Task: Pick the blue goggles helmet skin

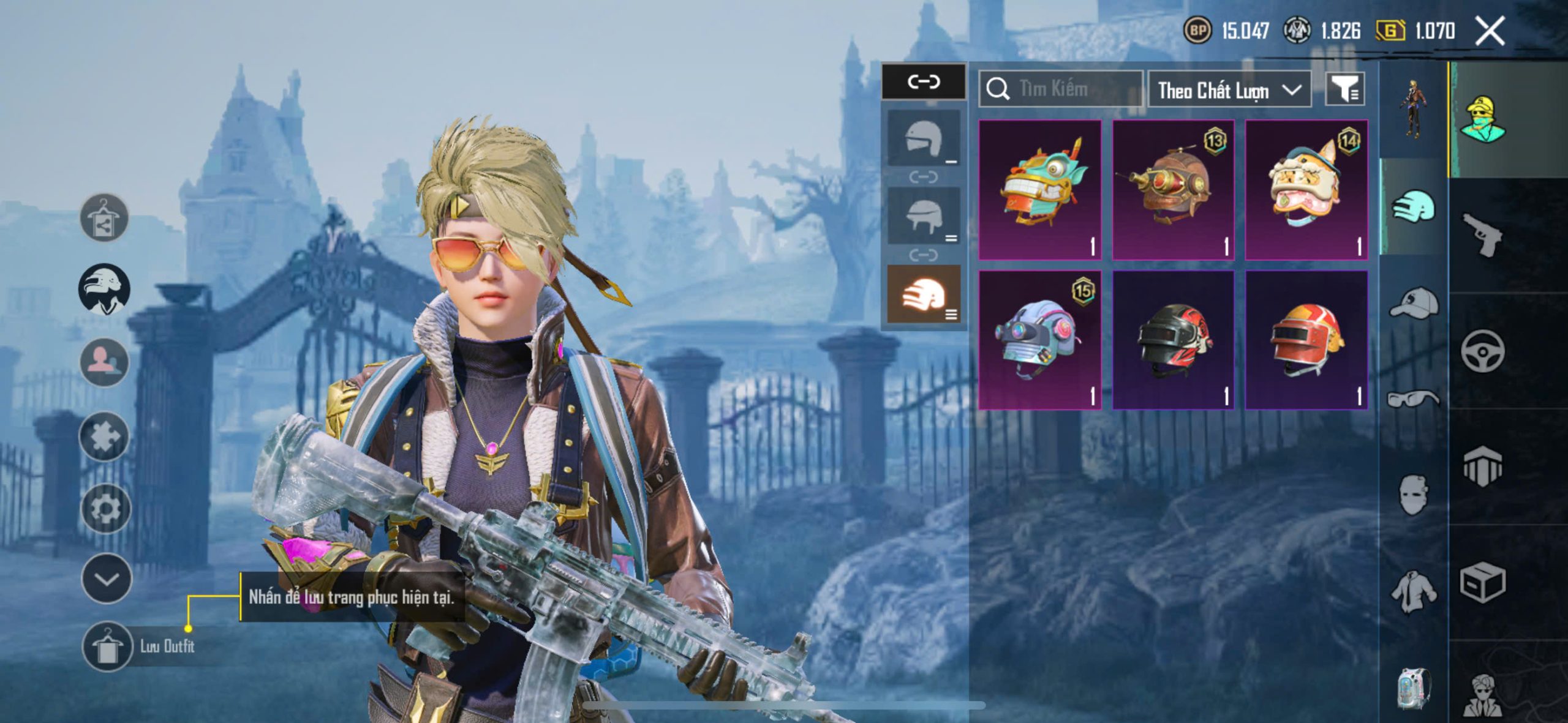Action: click(1040, 340)
